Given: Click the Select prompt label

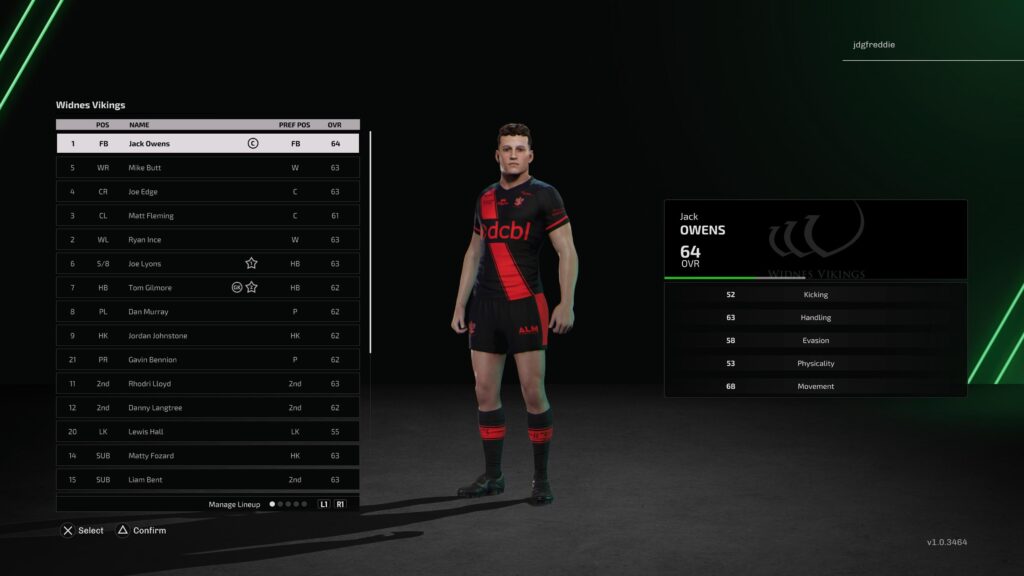Looking at the screenshot, I should [x=90, y=530].
